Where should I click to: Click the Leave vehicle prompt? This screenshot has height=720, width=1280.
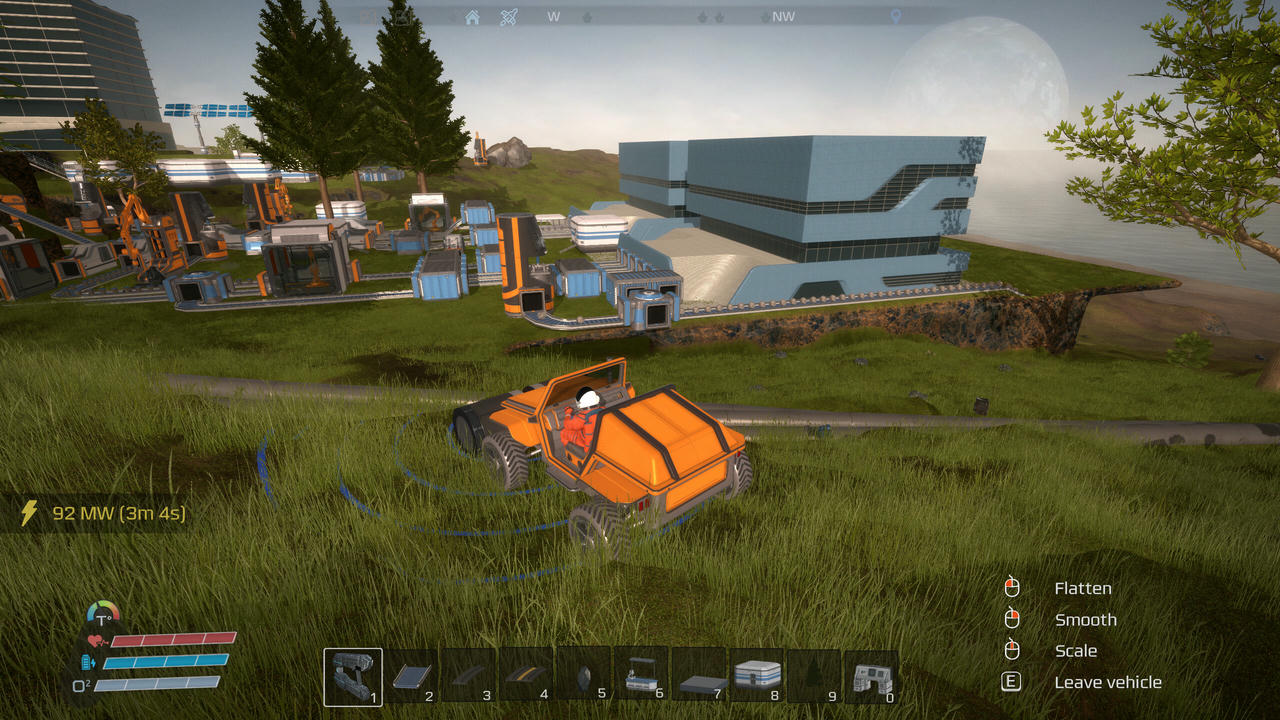click(x=1108, y=681)
